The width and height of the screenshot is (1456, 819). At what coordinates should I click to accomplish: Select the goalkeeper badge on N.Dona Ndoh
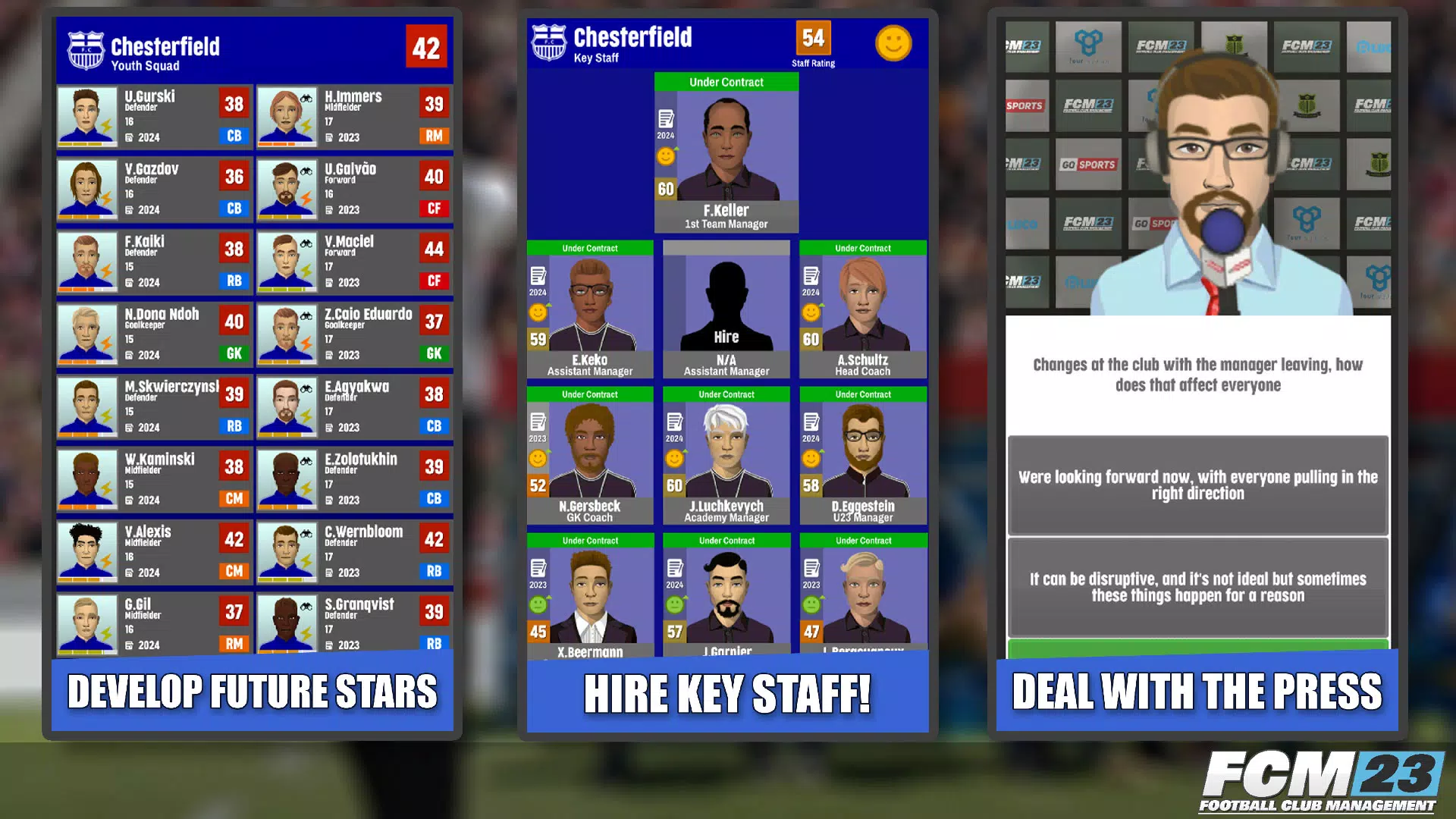point(234,353)
